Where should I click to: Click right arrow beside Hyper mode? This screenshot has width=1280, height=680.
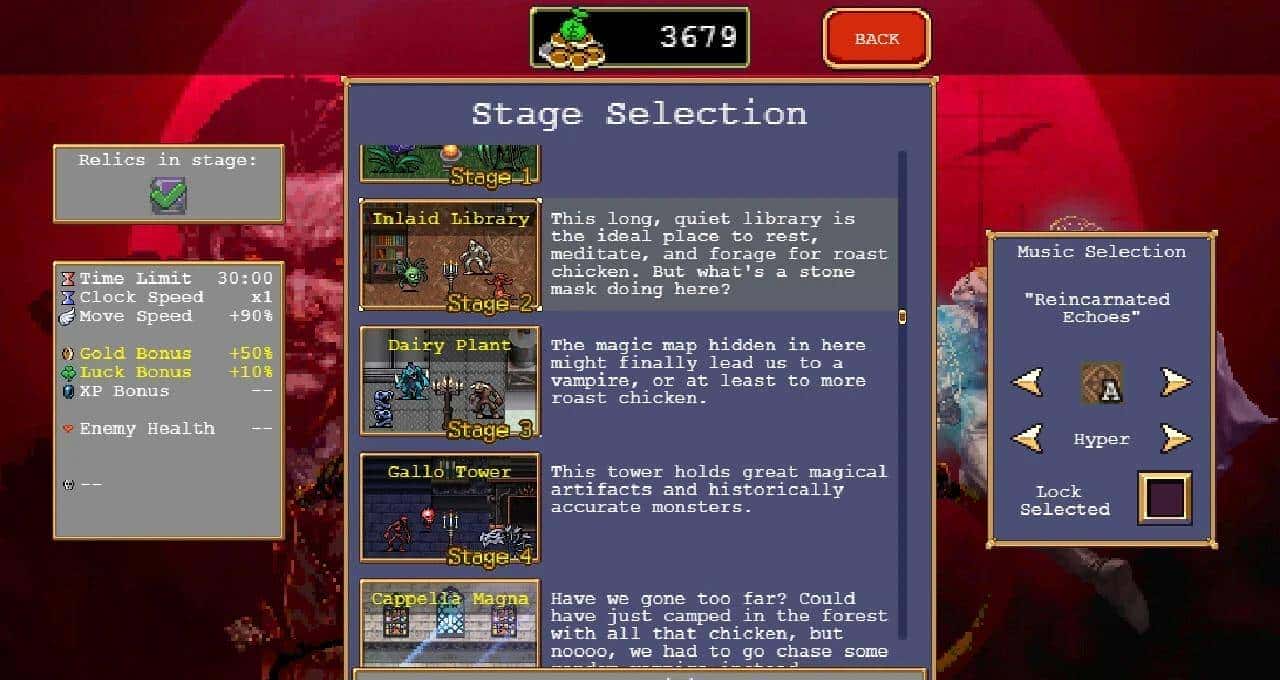pyautogui.click(x=1175, y=438)
